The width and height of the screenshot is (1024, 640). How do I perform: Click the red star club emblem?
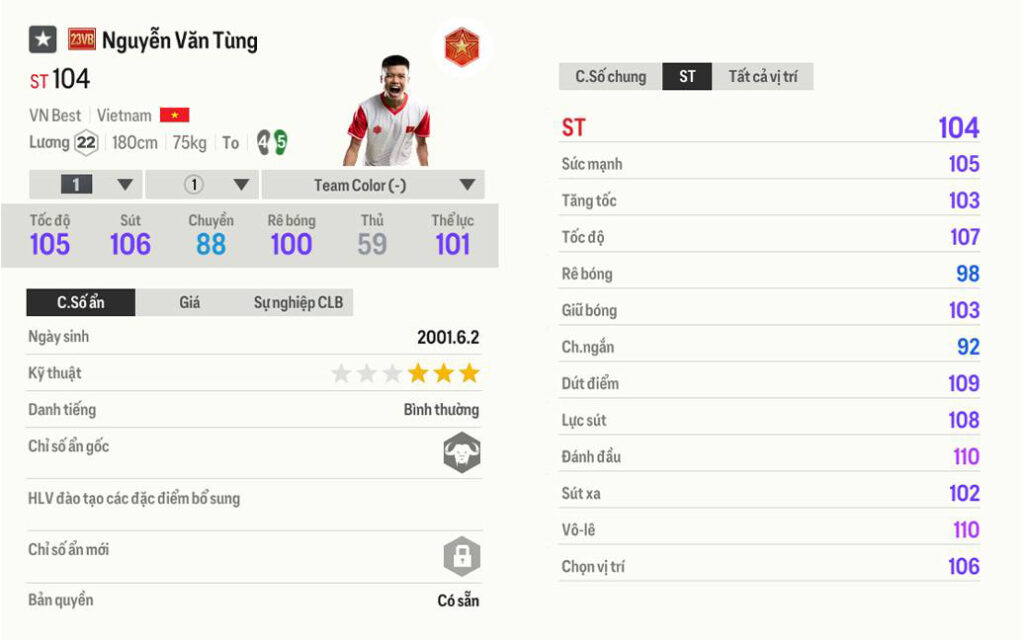click(x=461, y=47)
